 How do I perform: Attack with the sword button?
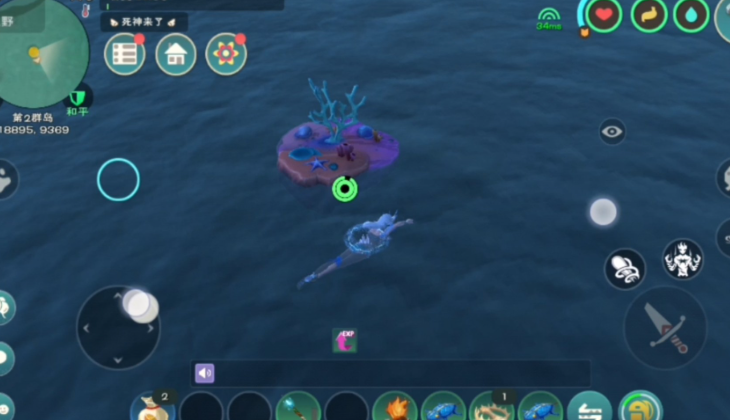point(665,327)
